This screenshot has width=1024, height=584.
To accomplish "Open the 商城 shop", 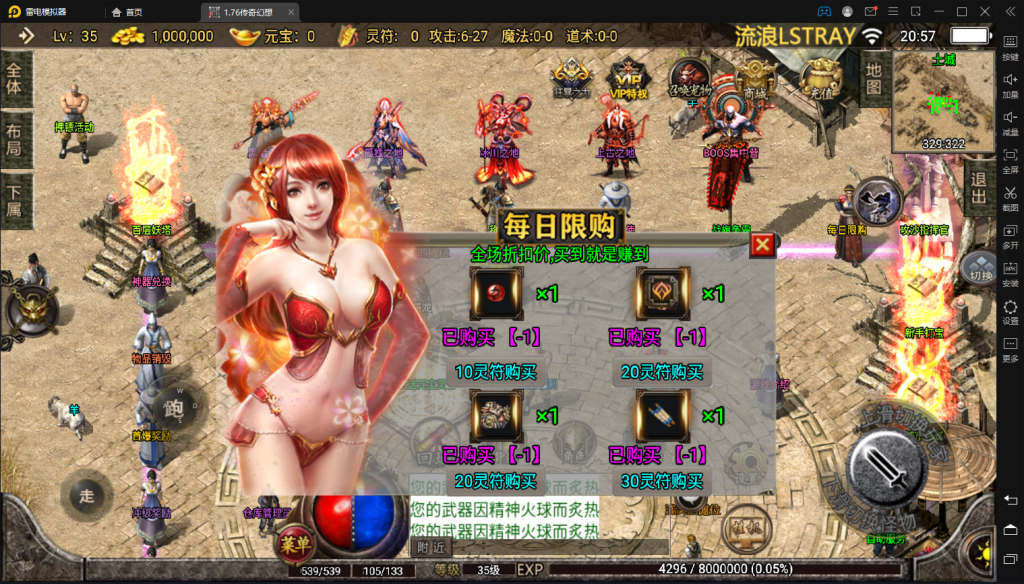I will pyautogui.click(x=754, y=78).
